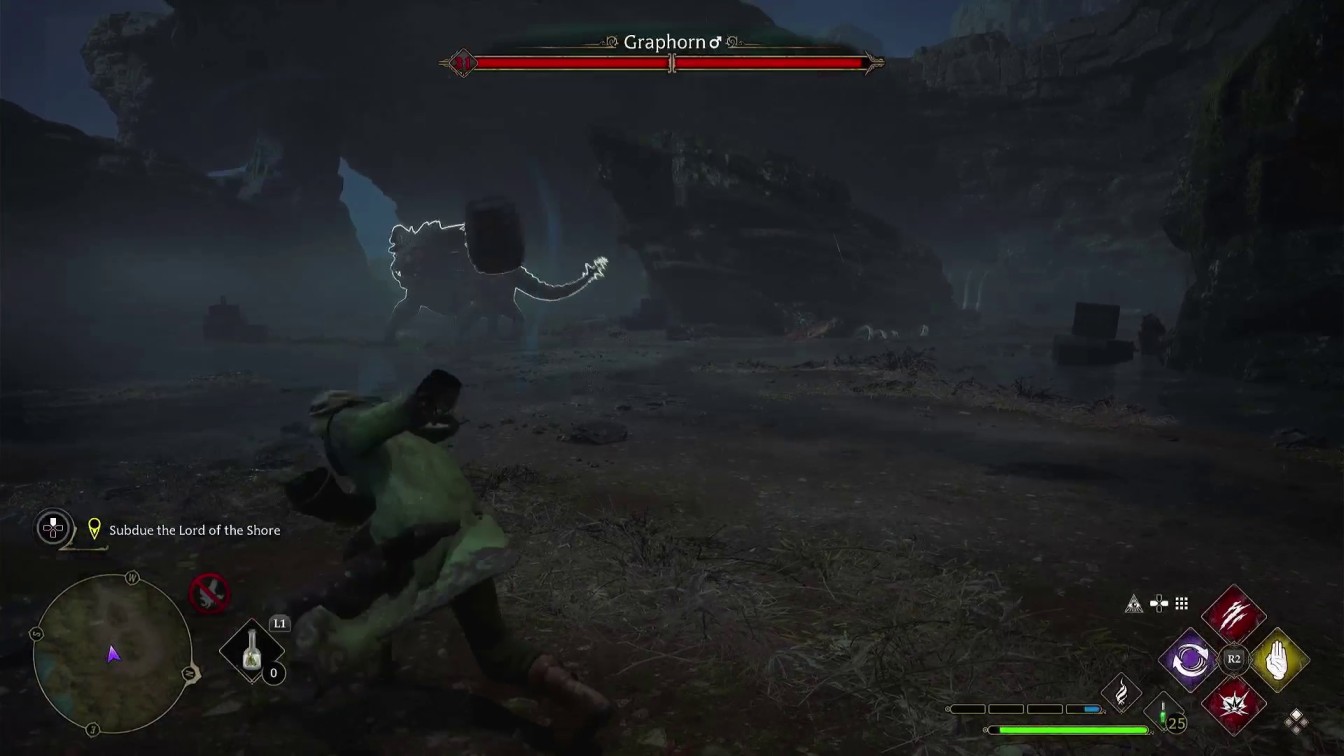Click the Revelio eye pyramid icon
Image resolution: width=1344 pixels, height=756 pixels.
pyautogui.click(x=1132, y=603)
